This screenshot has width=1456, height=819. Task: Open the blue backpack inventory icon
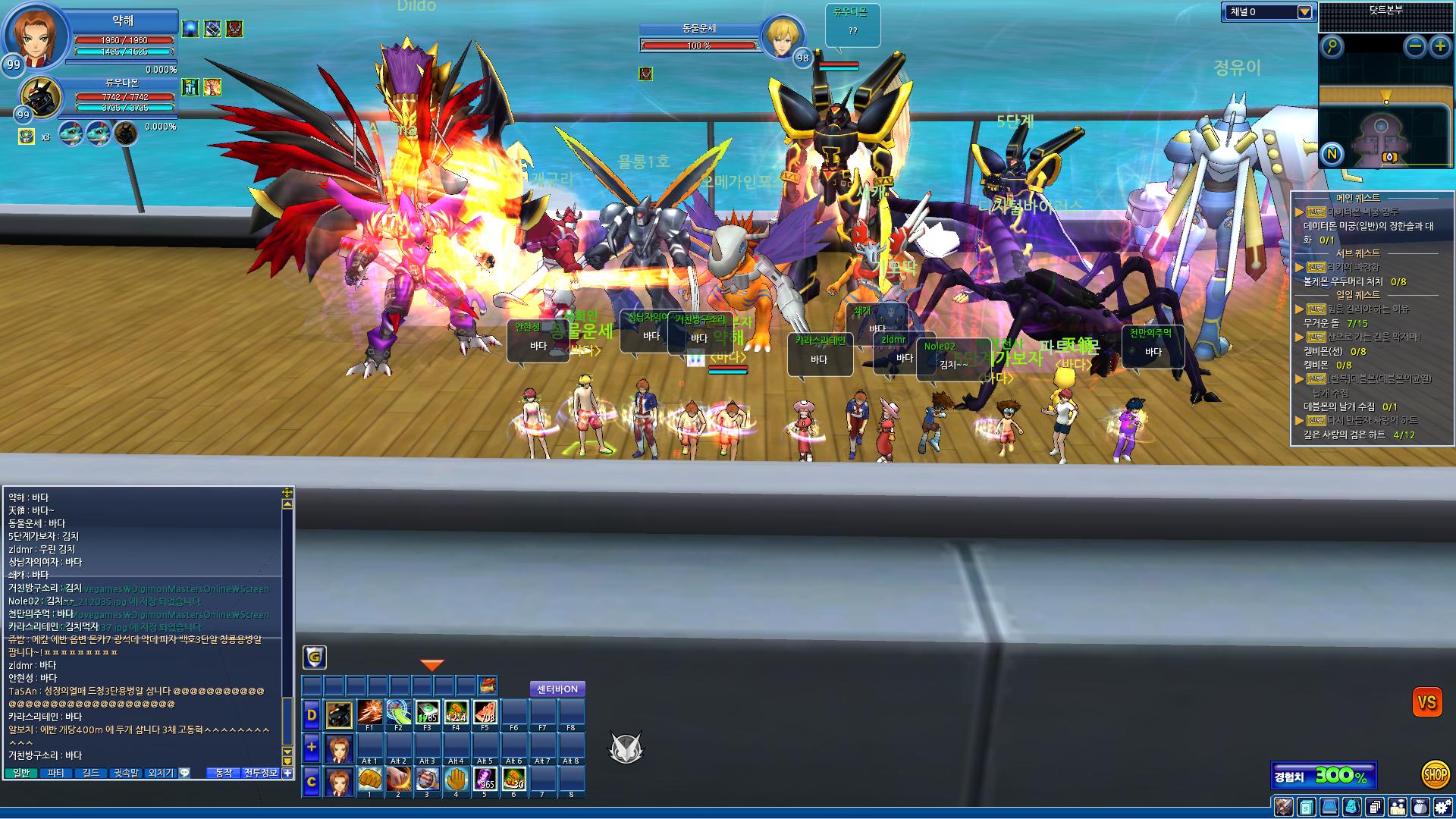1351,807
